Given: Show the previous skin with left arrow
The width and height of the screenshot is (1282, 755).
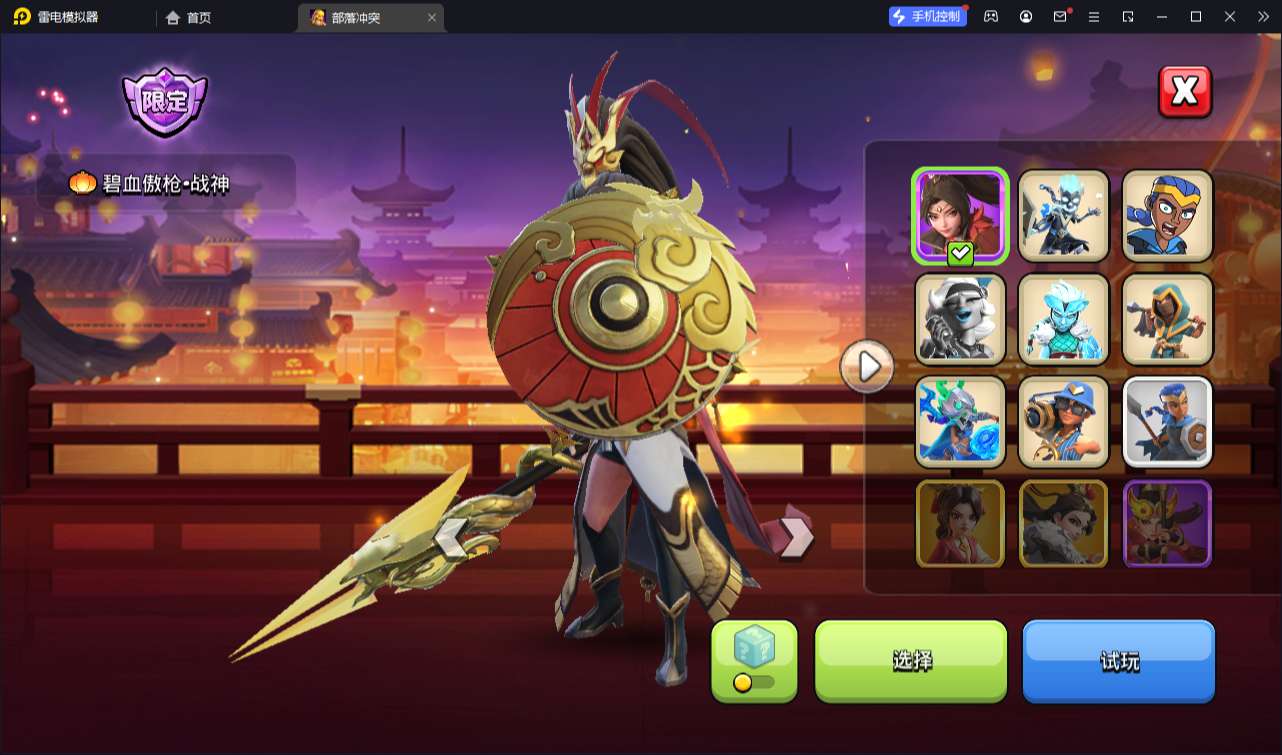Looking at the screenshot, I should pyautogui.click(x=450, y=537).
